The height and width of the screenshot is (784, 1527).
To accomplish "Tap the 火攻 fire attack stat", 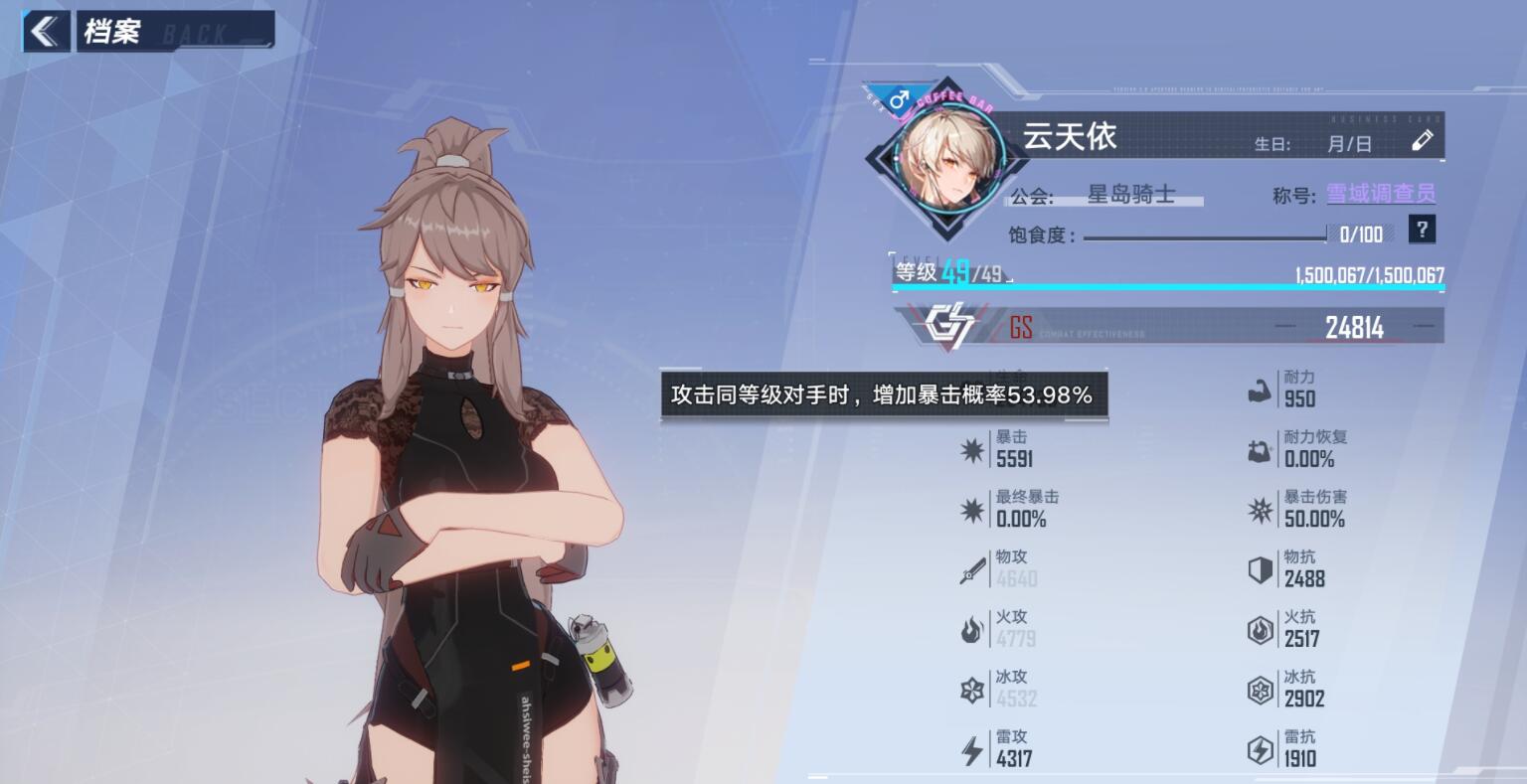I will click(1002, 629).
